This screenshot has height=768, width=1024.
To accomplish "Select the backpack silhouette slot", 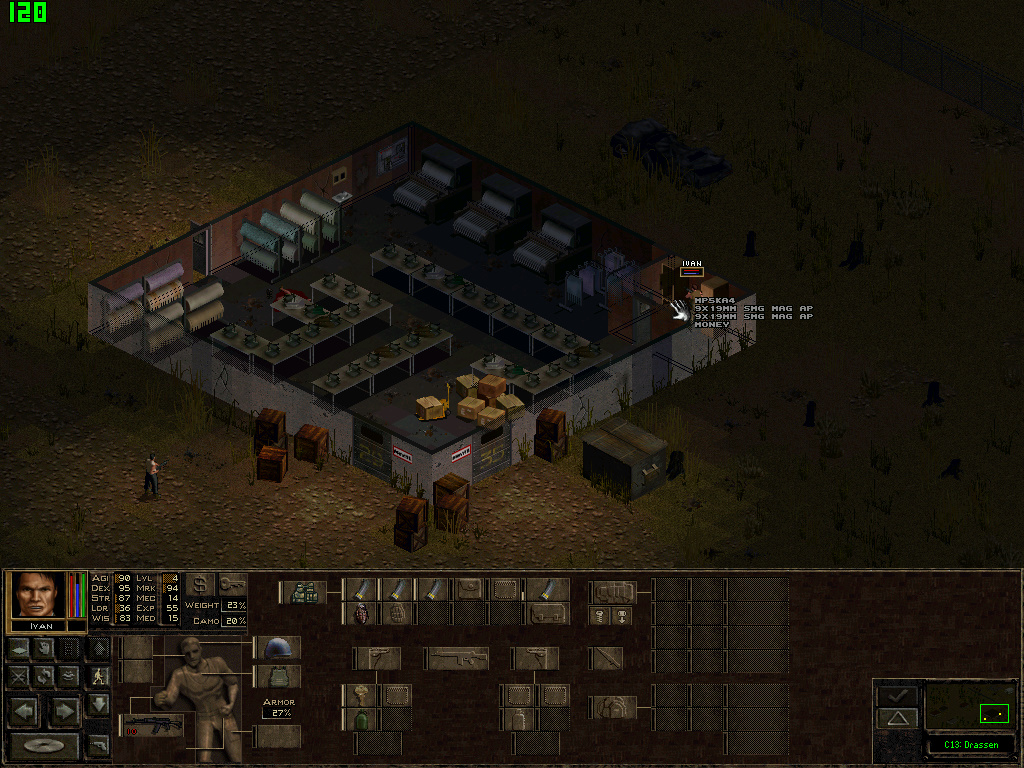I will (610, 707).
